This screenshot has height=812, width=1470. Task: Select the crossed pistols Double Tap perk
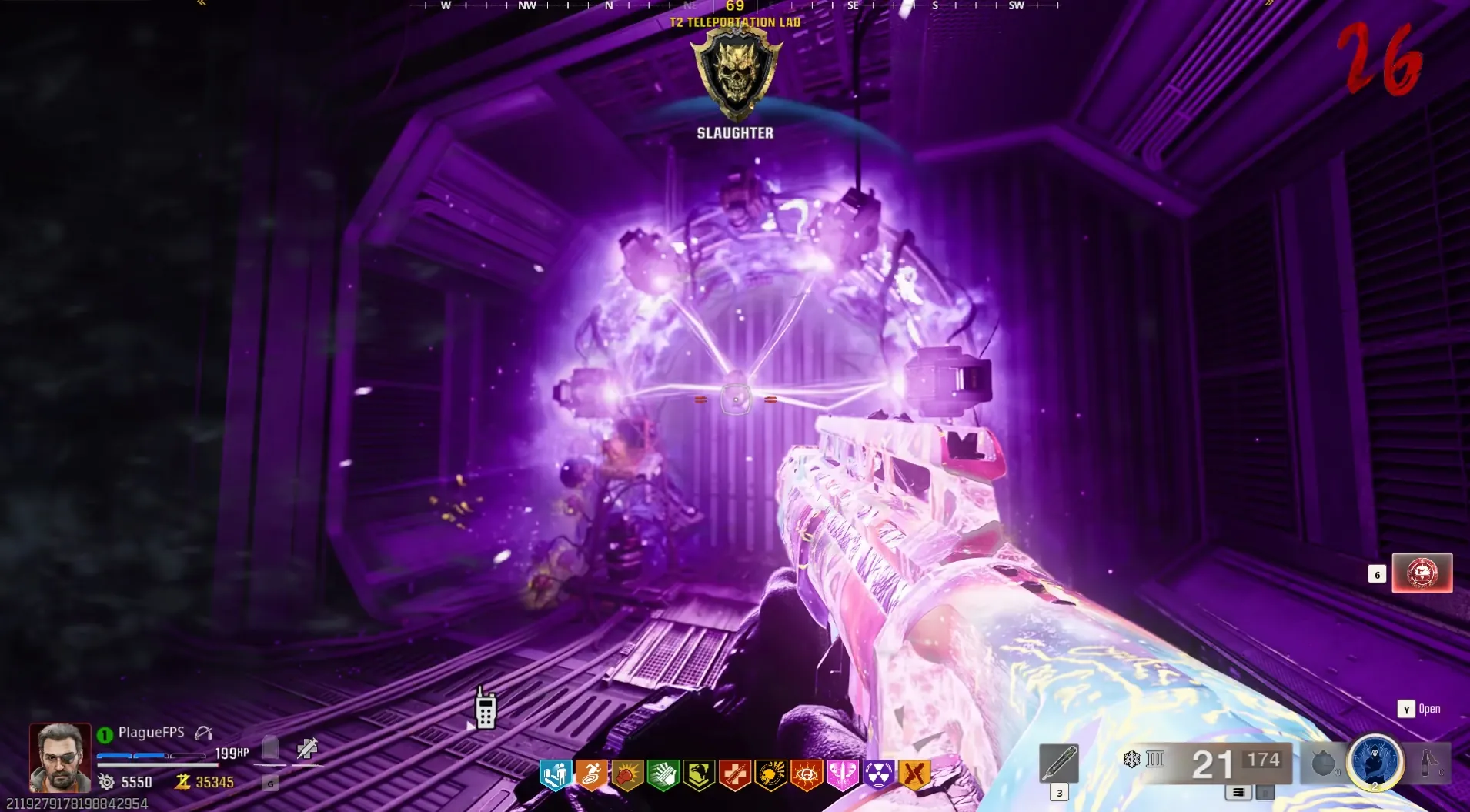pos(914,774)
